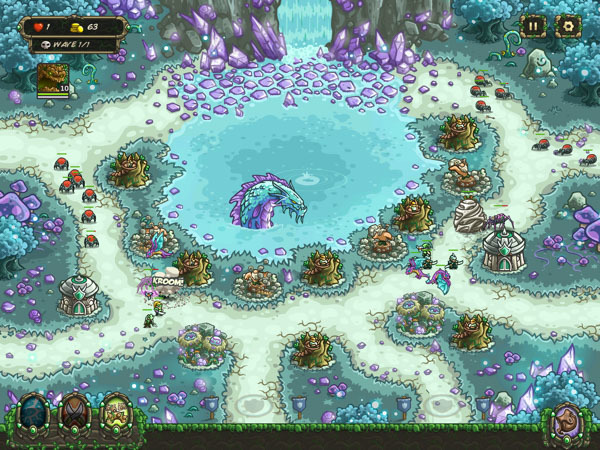This screenshot has height=450, width=600.
Task: Pause the game
Action: pyautogui.click(x=533, y=26)
